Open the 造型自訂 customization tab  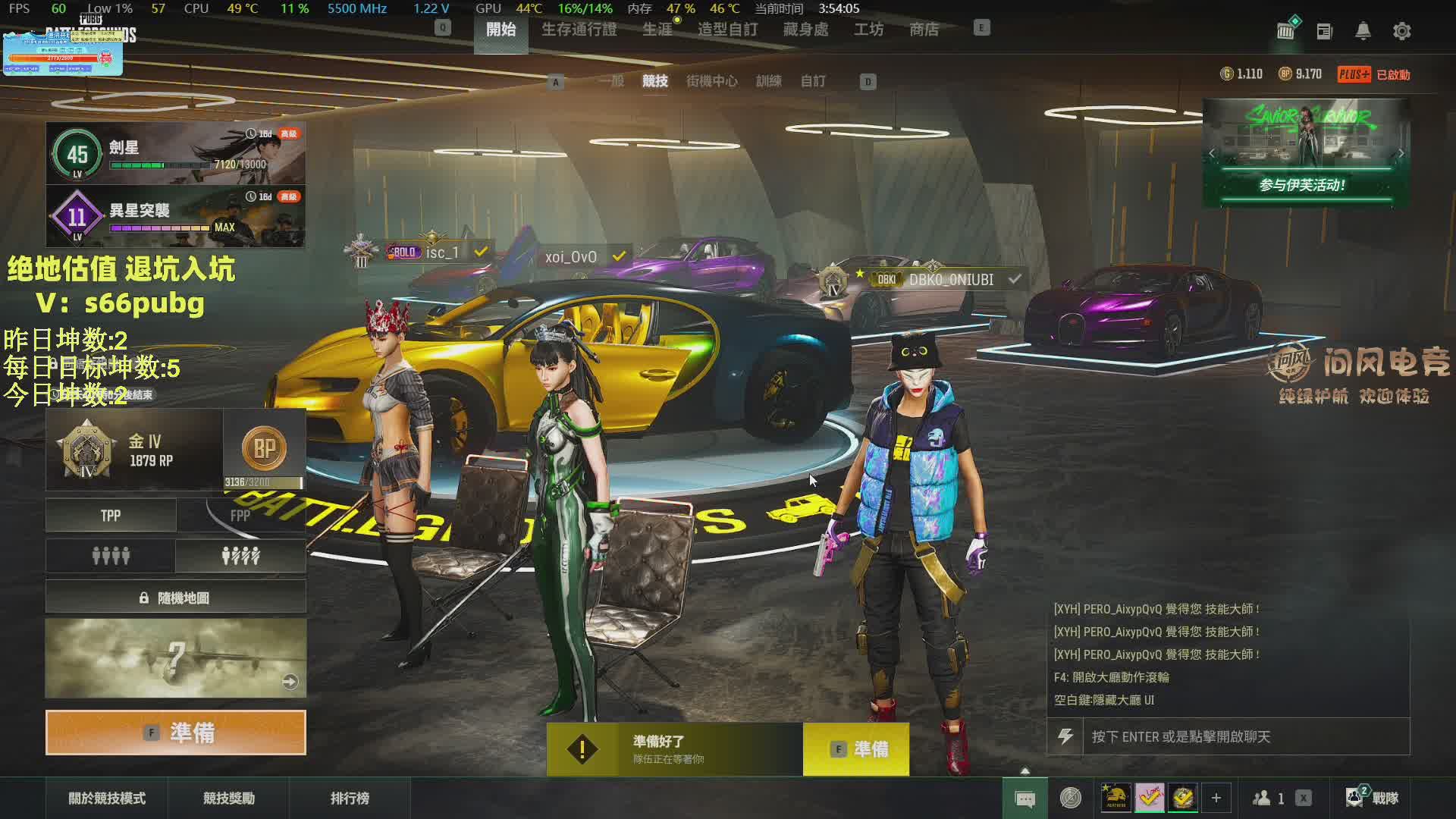coord(727,30)
